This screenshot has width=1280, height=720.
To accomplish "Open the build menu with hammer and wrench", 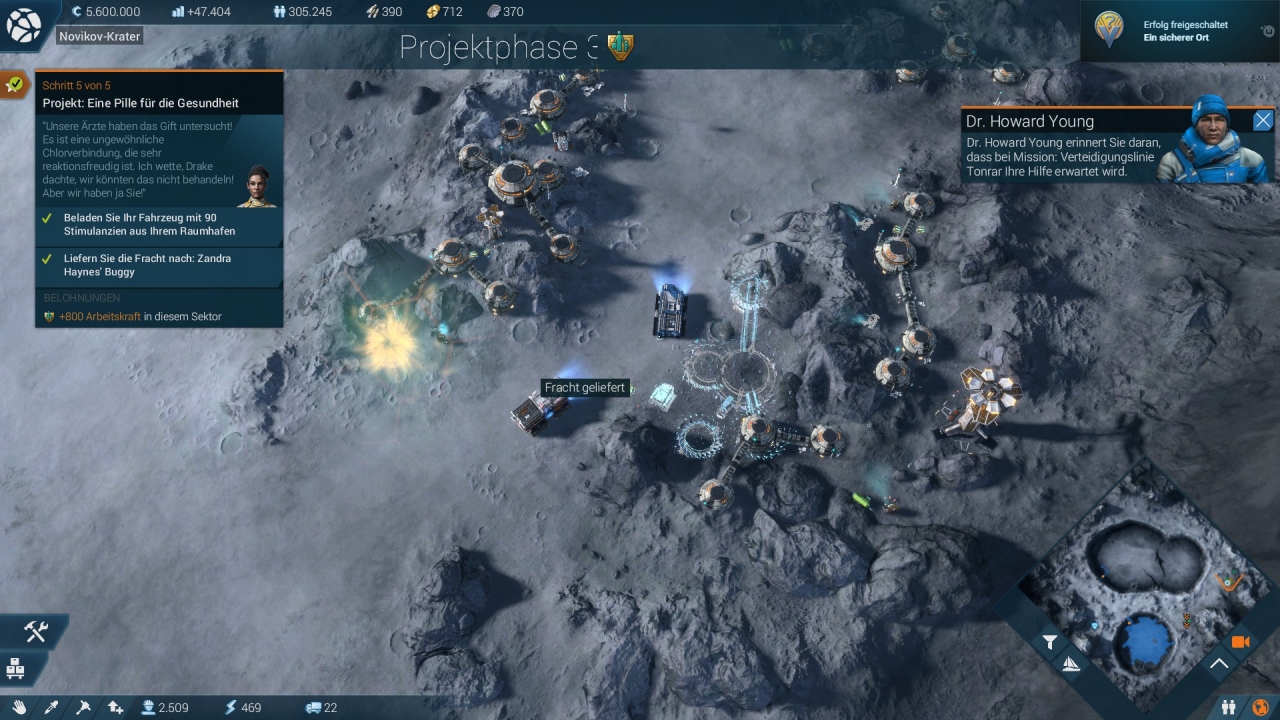I will 36,631.
